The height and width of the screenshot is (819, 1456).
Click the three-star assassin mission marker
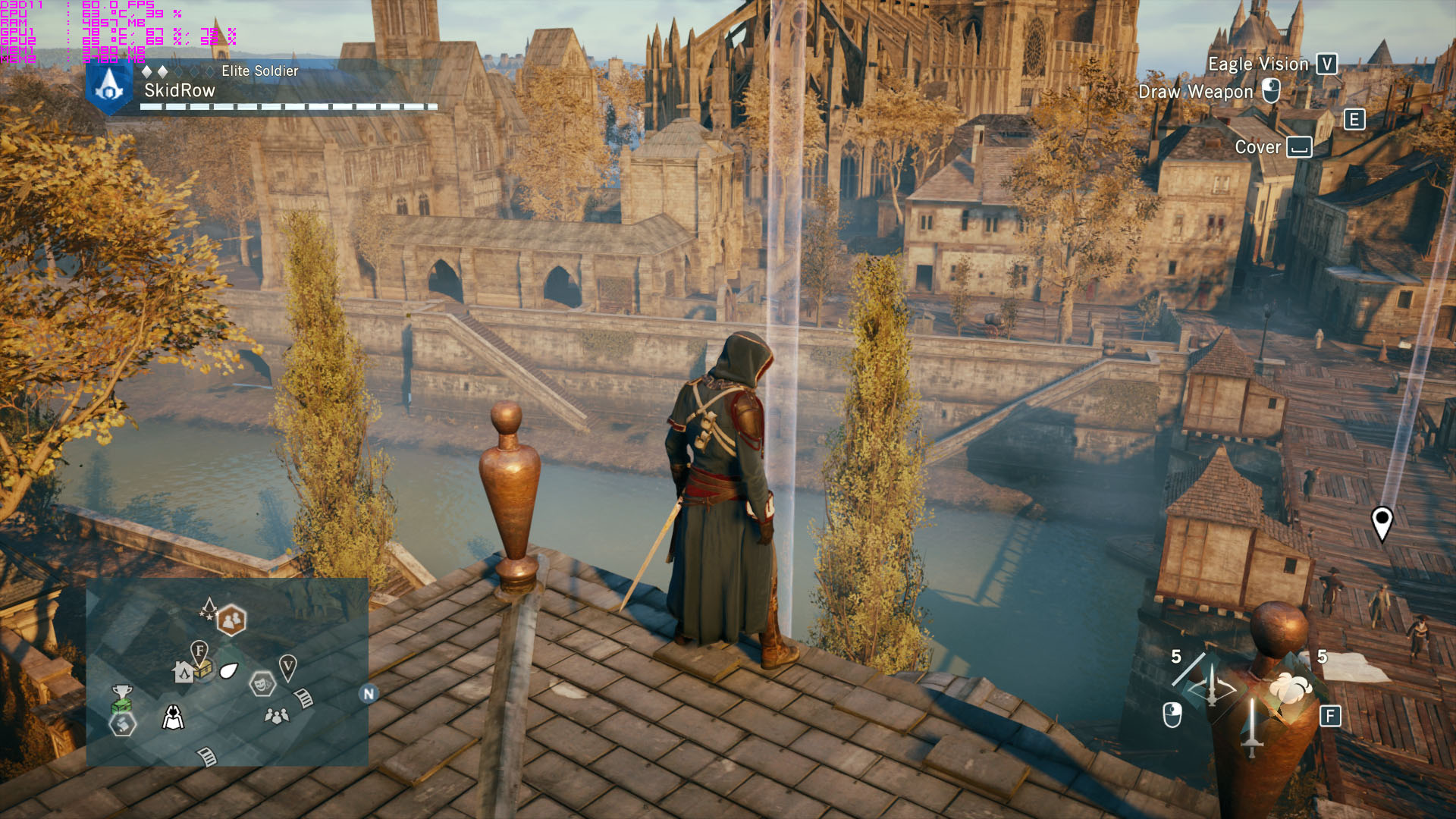point(209,608)
